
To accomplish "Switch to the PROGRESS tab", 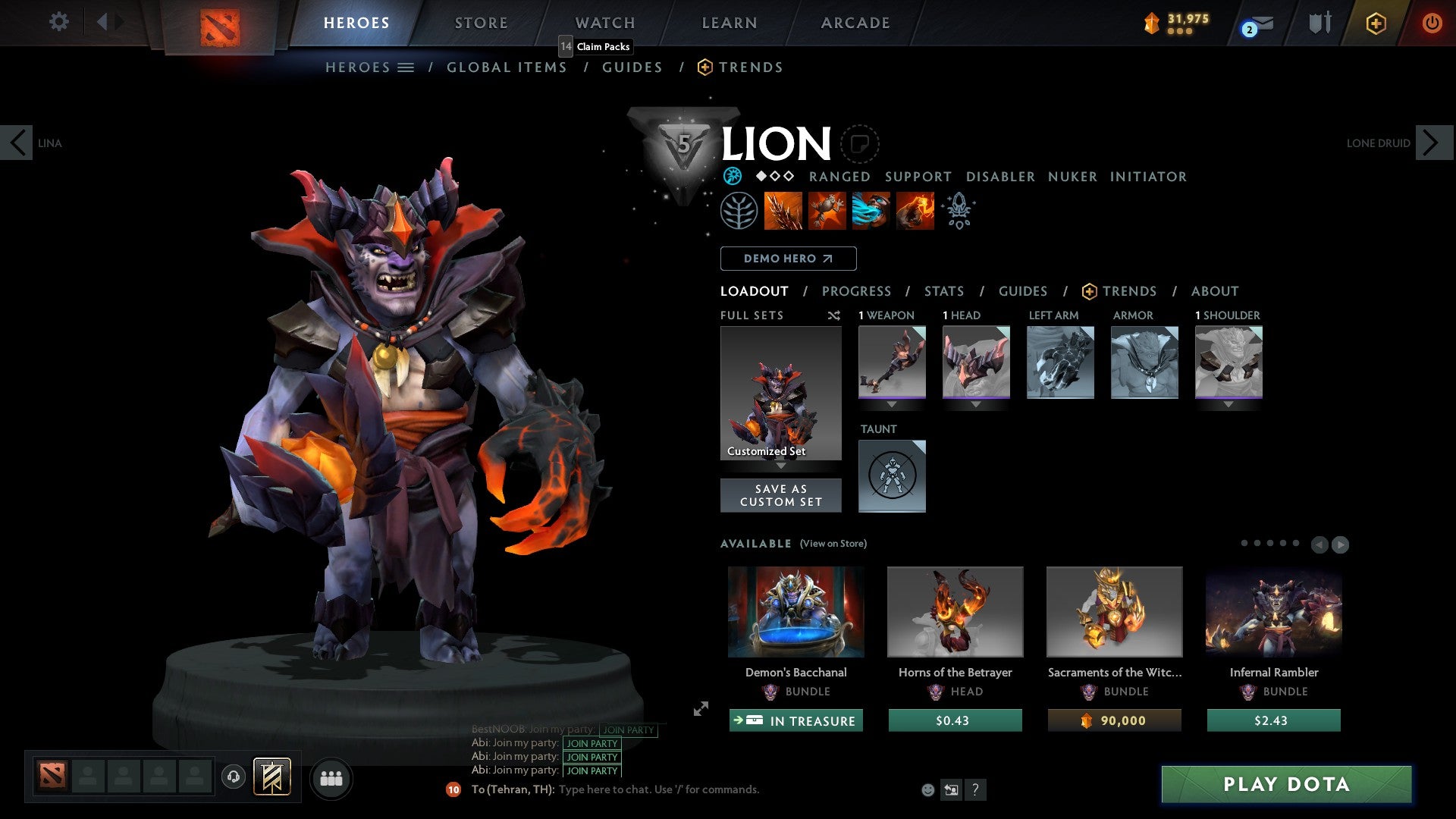I will point(857,290).
